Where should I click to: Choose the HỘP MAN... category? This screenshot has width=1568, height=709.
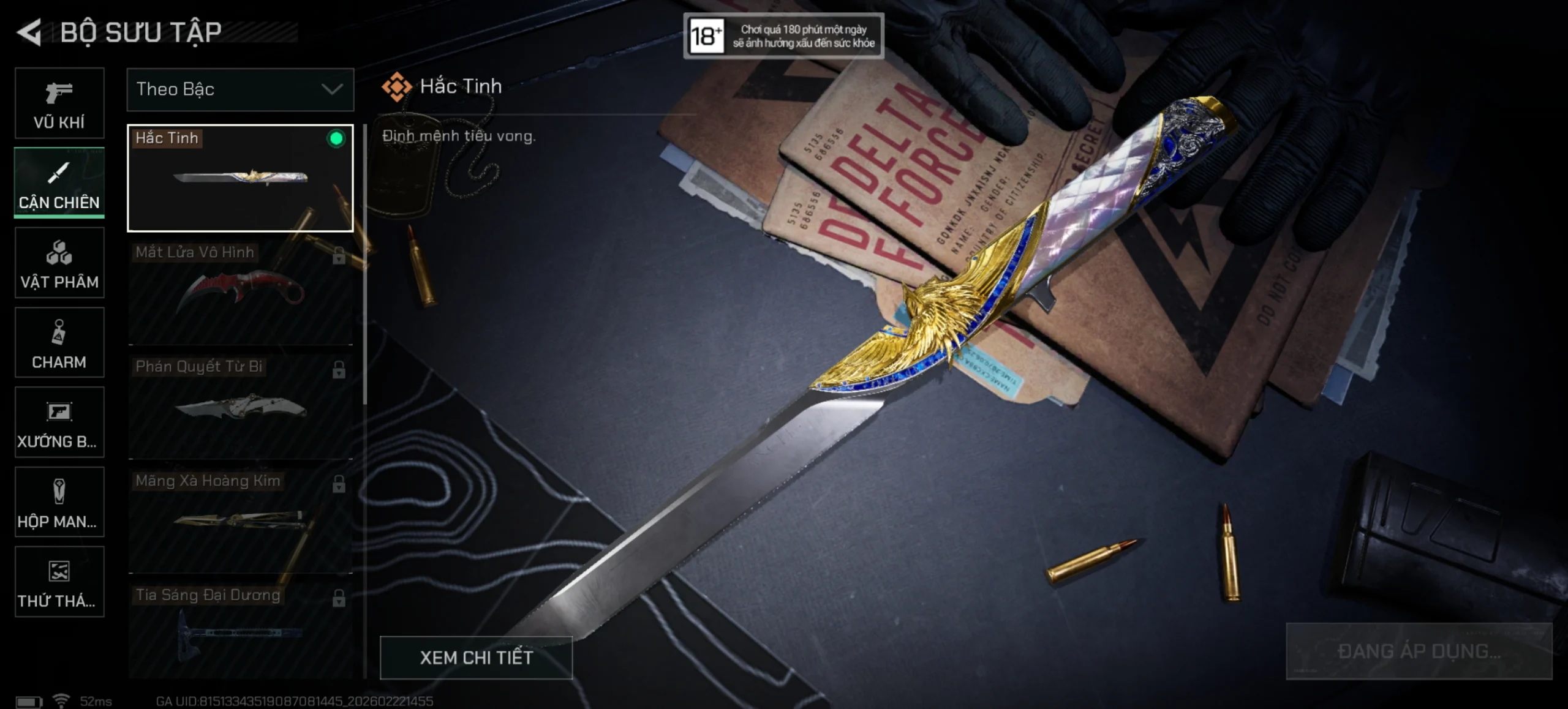(59, 502)
